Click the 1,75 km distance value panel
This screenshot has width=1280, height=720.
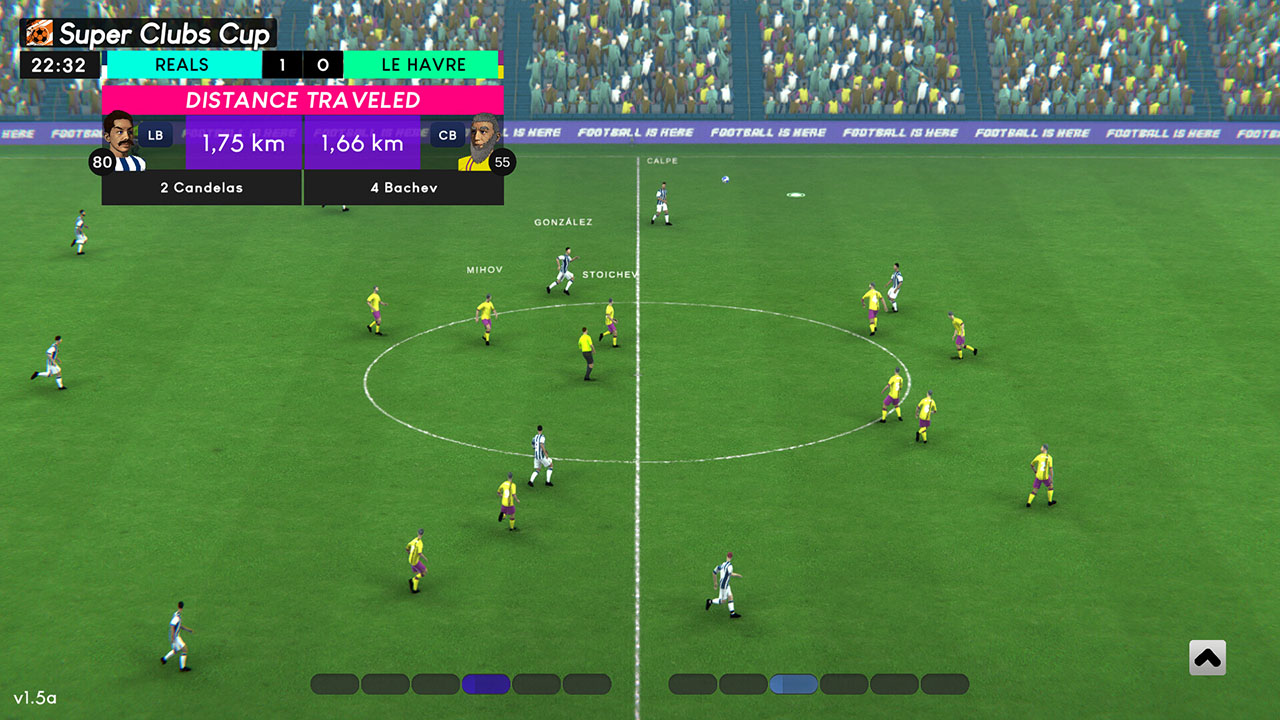[x=242, y=143]
